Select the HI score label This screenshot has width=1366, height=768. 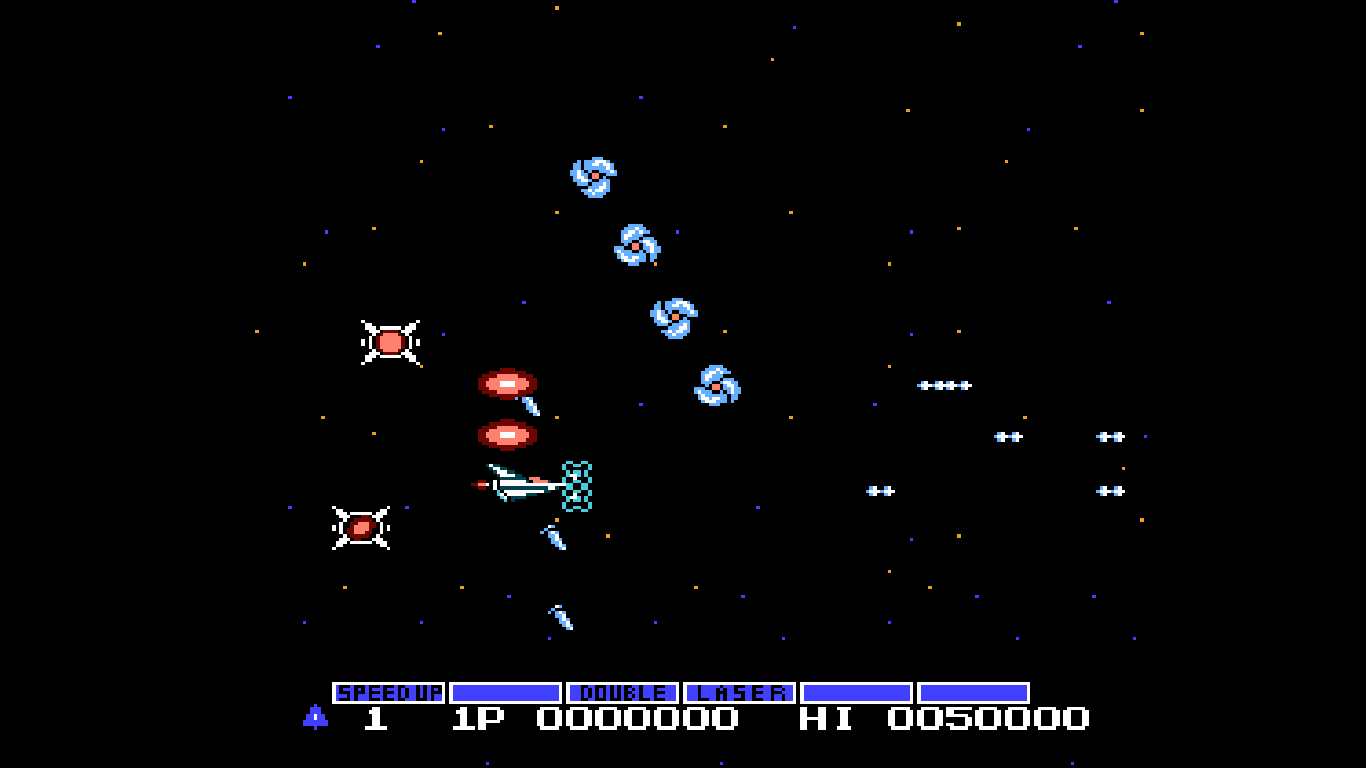pos(826,718)
